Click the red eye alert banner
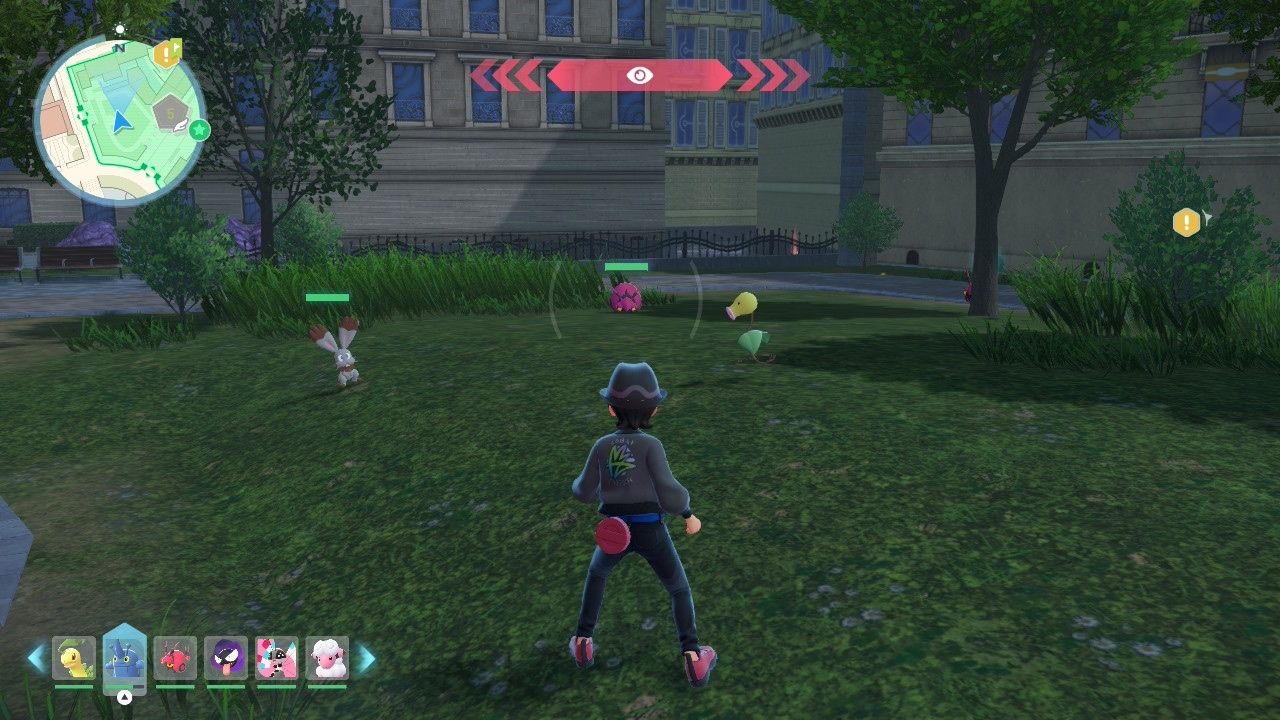This screenshot has height=720, width=1280. pyautogui.click(x=640, y=75)
